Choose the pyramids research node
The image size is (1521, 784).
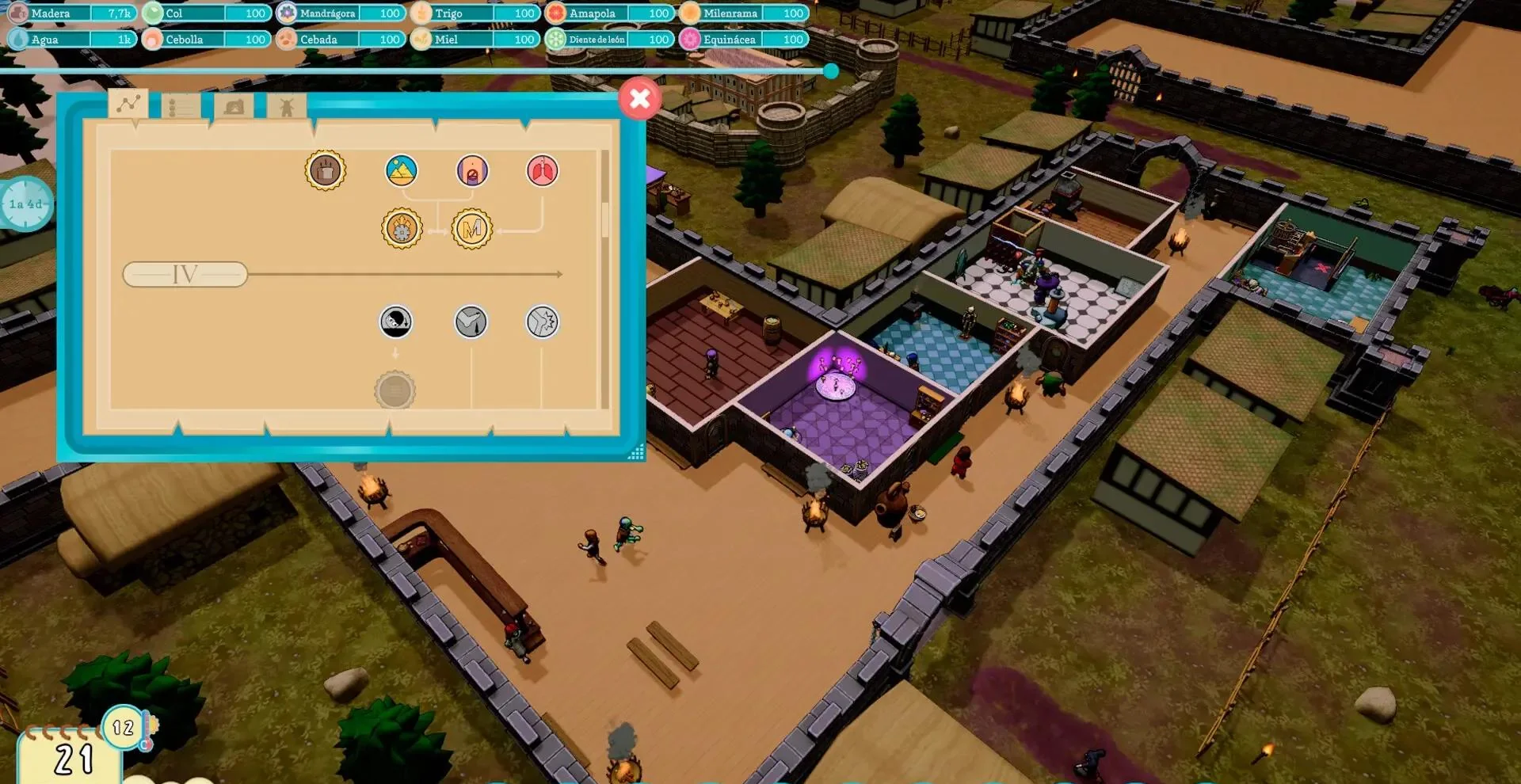pos(402,170)
